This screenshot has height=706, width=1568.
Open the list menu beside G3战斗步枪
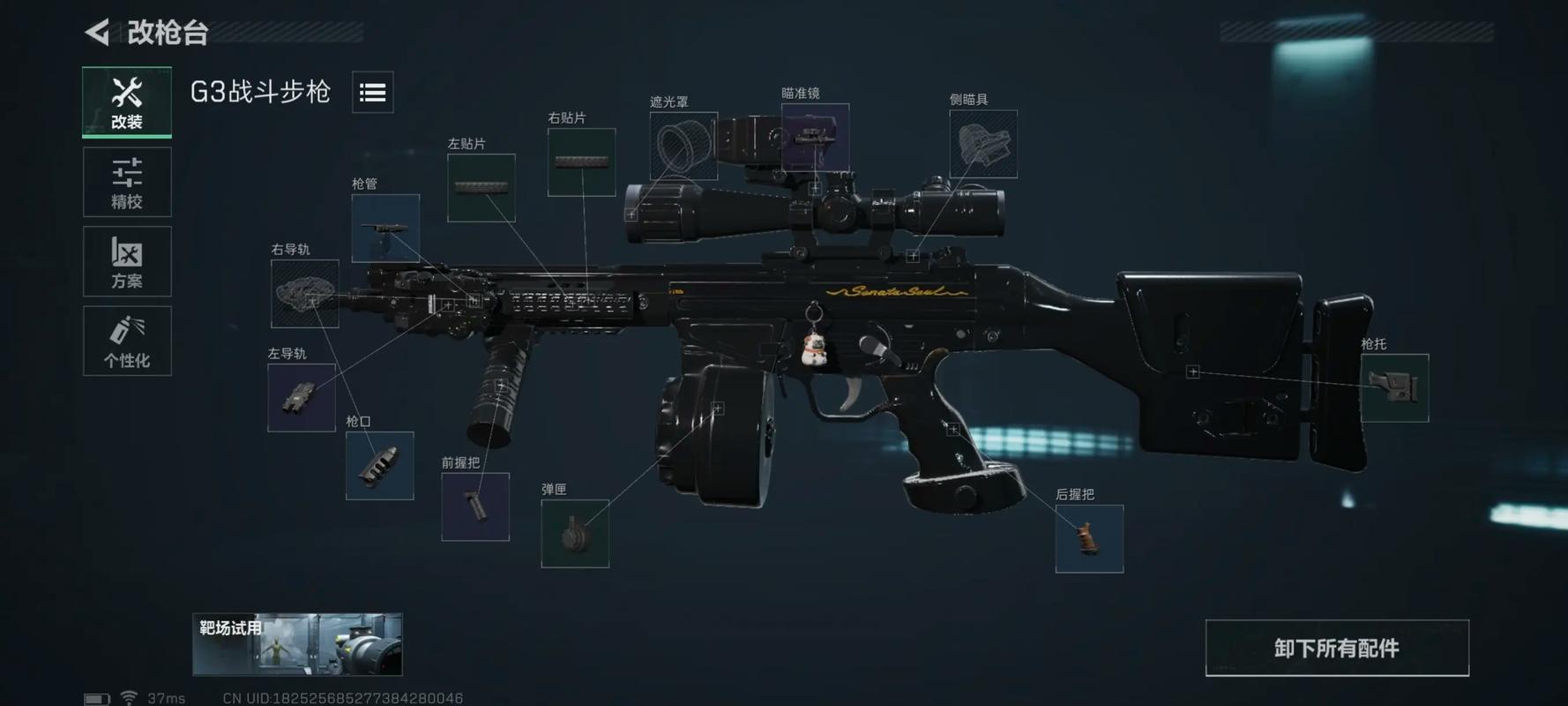pyautogui.click(x=372, y=92)
